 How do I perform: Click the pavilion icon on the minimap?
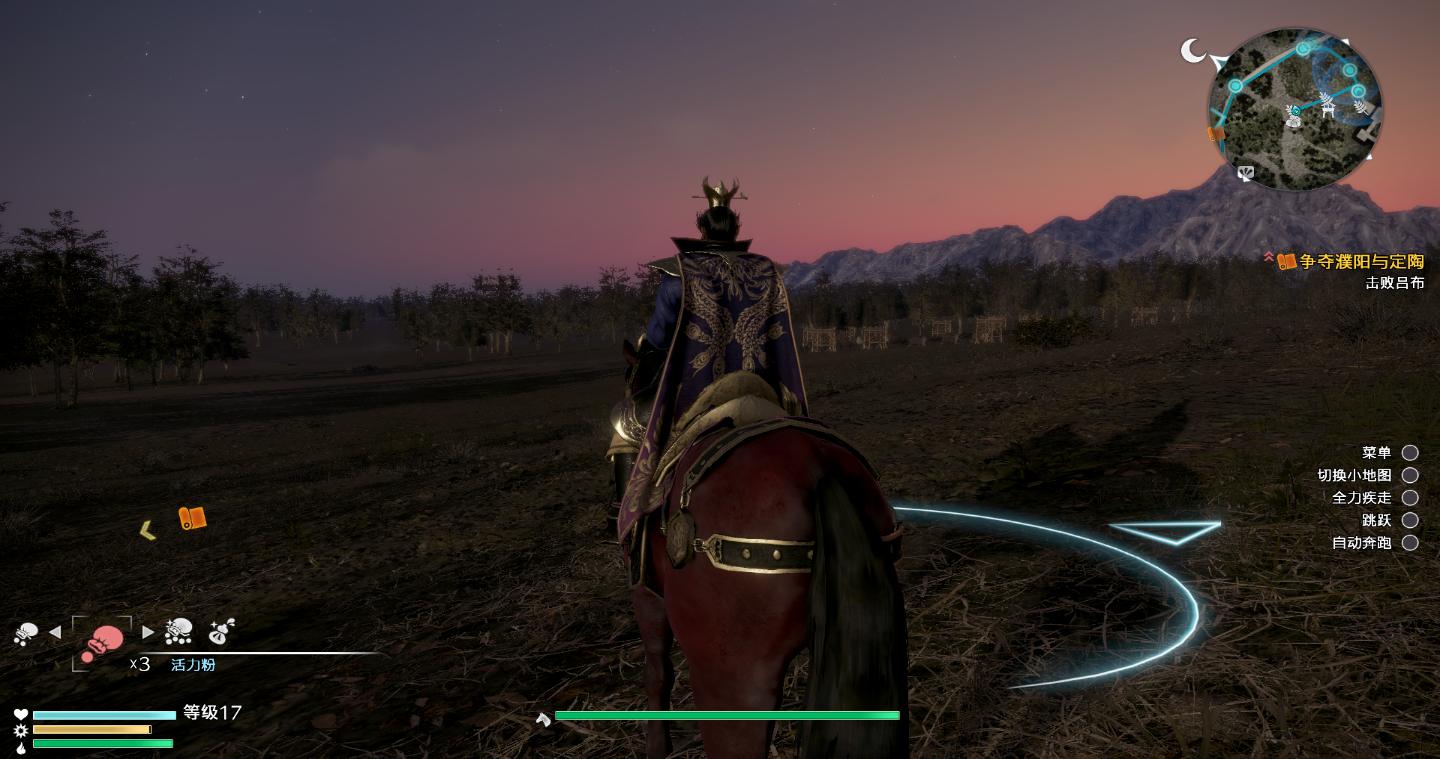1328,105
